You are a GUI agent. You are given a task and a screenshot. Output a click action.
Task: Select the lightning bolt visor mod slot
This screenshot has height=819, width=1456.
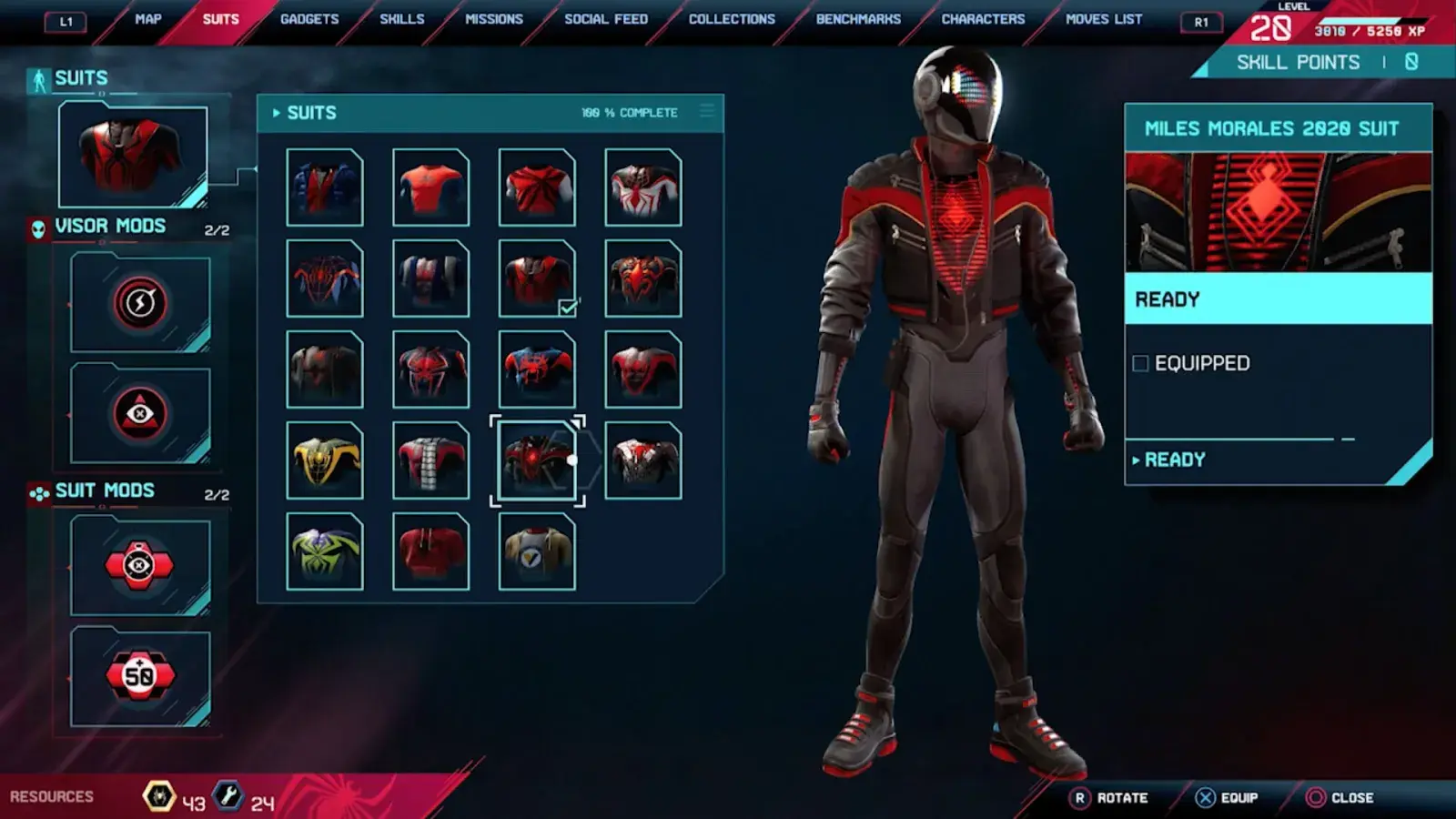pyautogui.click(x=140, y=303)
